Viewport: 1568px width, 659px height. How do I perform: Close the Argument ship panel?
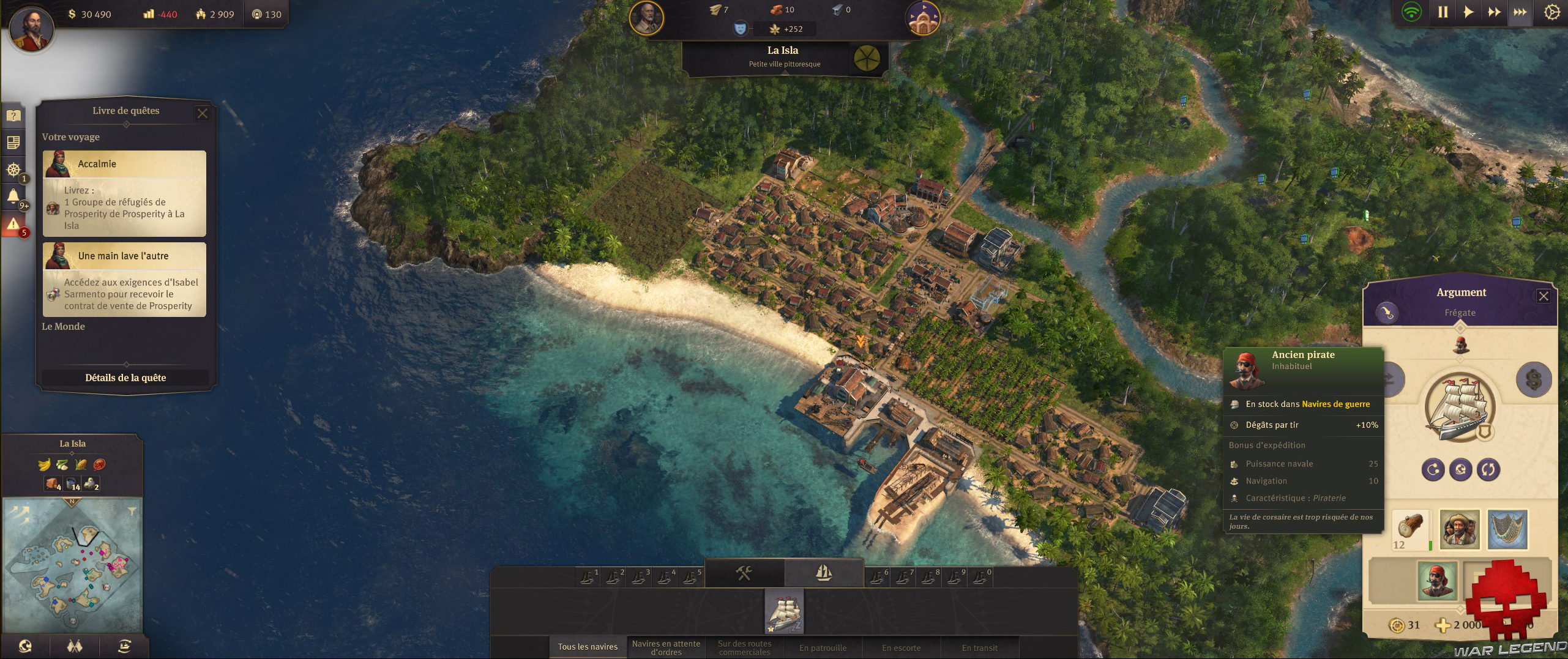1544,296
